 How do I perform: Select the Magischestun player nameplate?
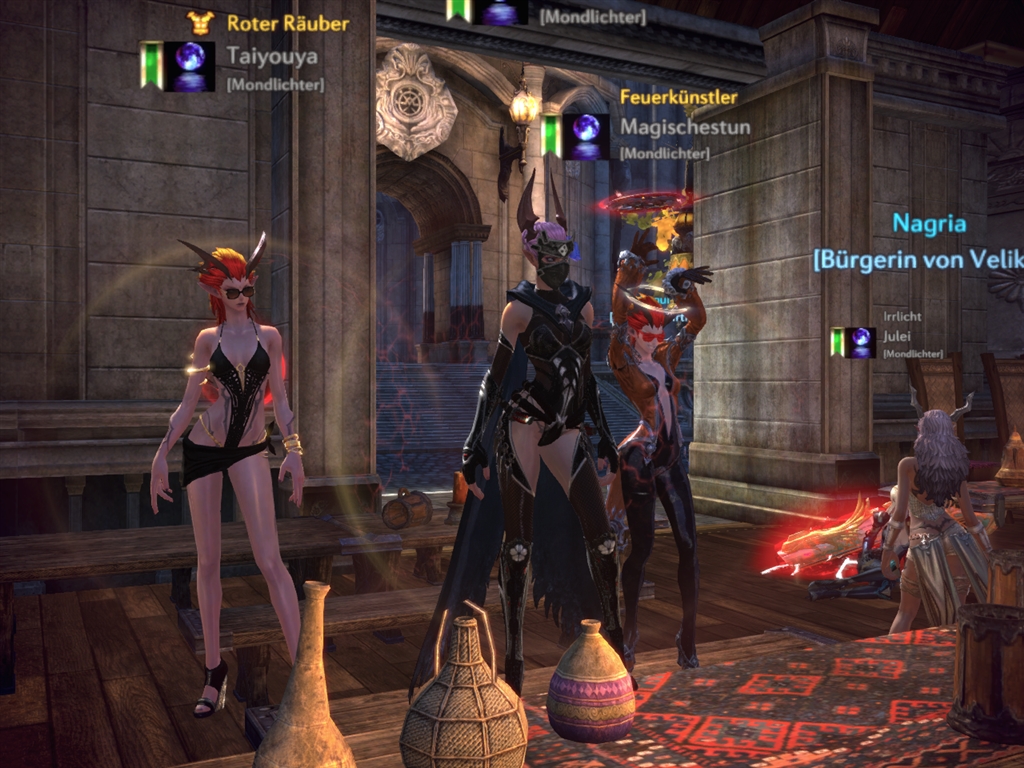684,127
